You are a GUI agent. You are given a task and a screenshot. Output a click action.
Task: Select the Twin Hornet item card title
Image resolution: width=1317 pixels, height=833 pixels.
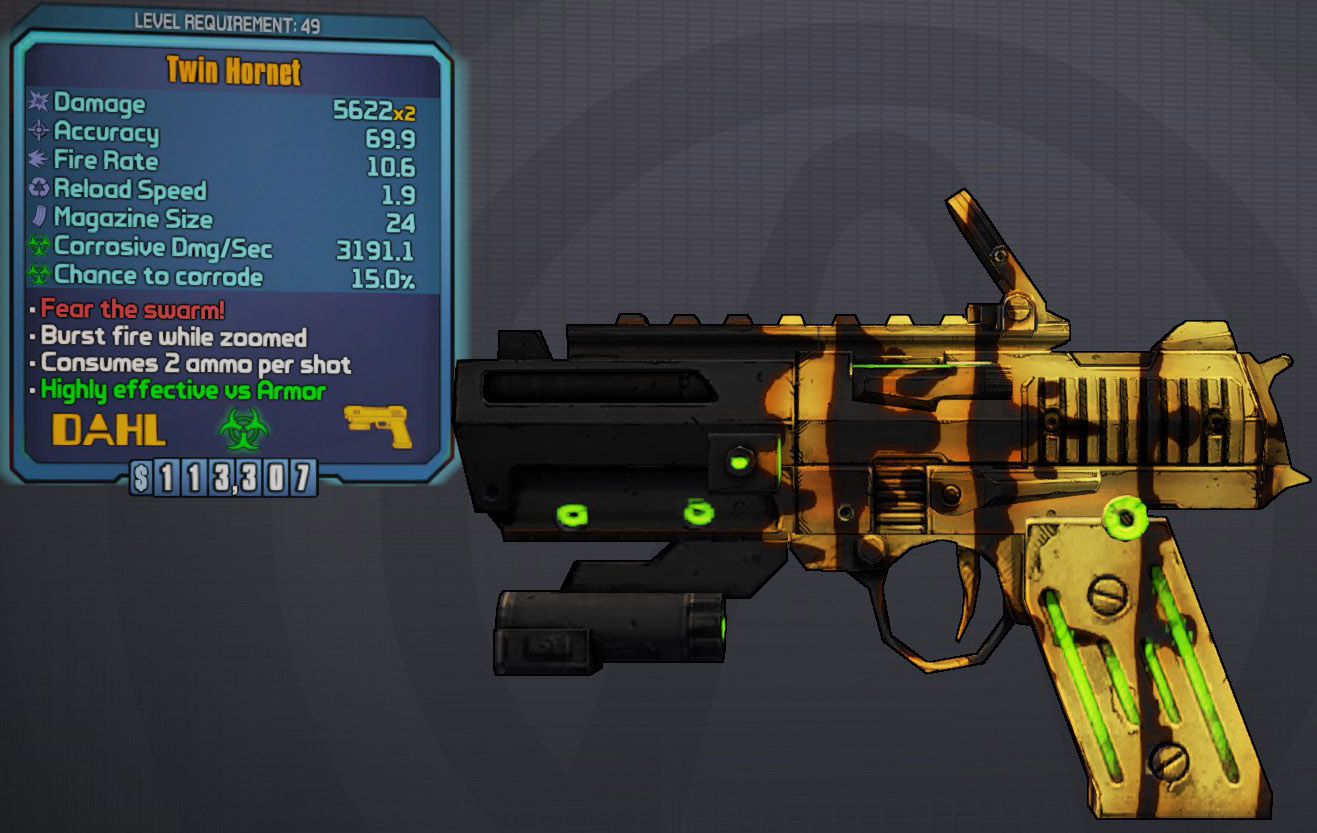233,72
